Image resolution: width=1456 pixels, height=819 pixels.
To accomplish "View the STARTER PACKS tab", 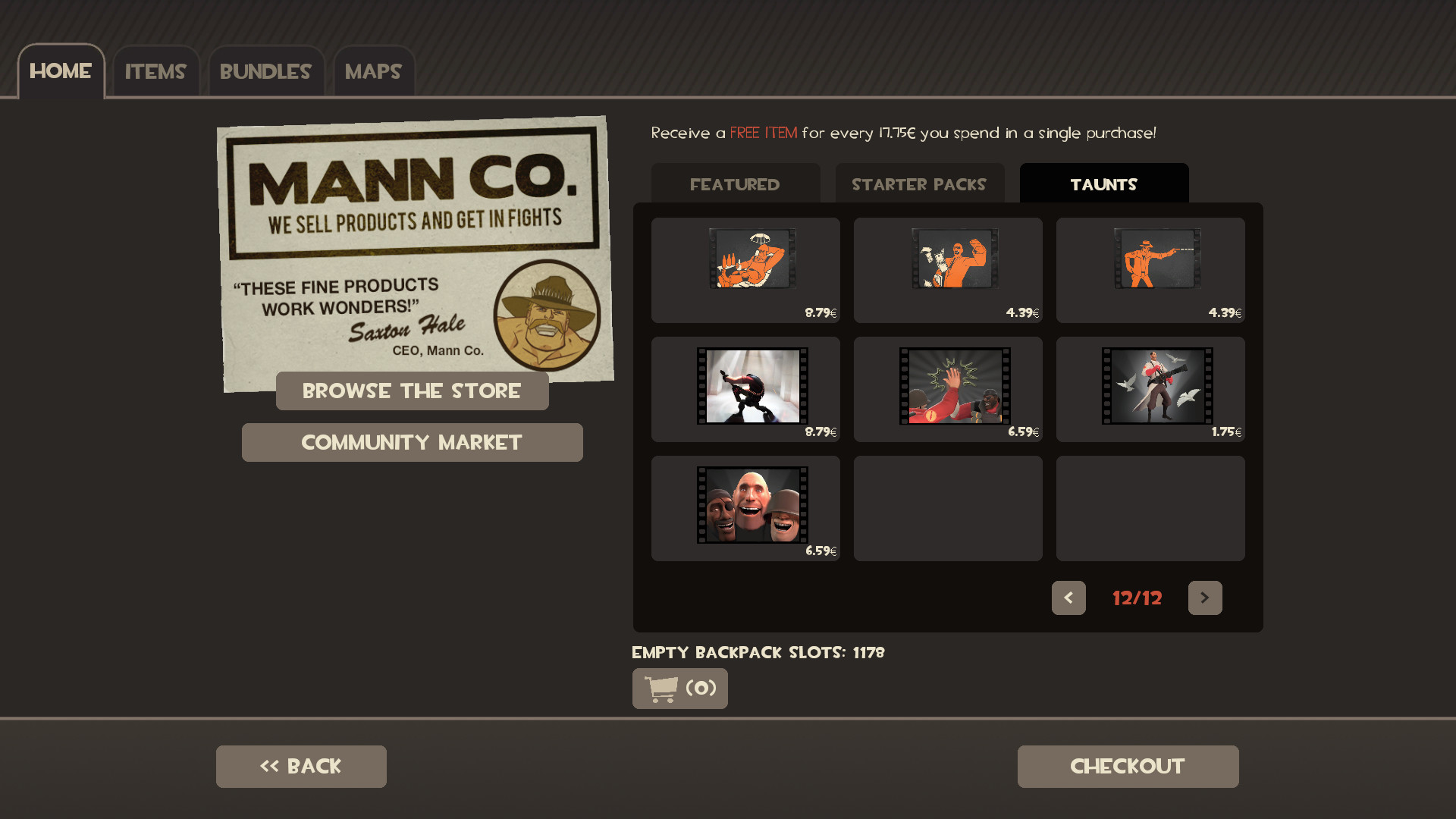I will click(919, 184).
